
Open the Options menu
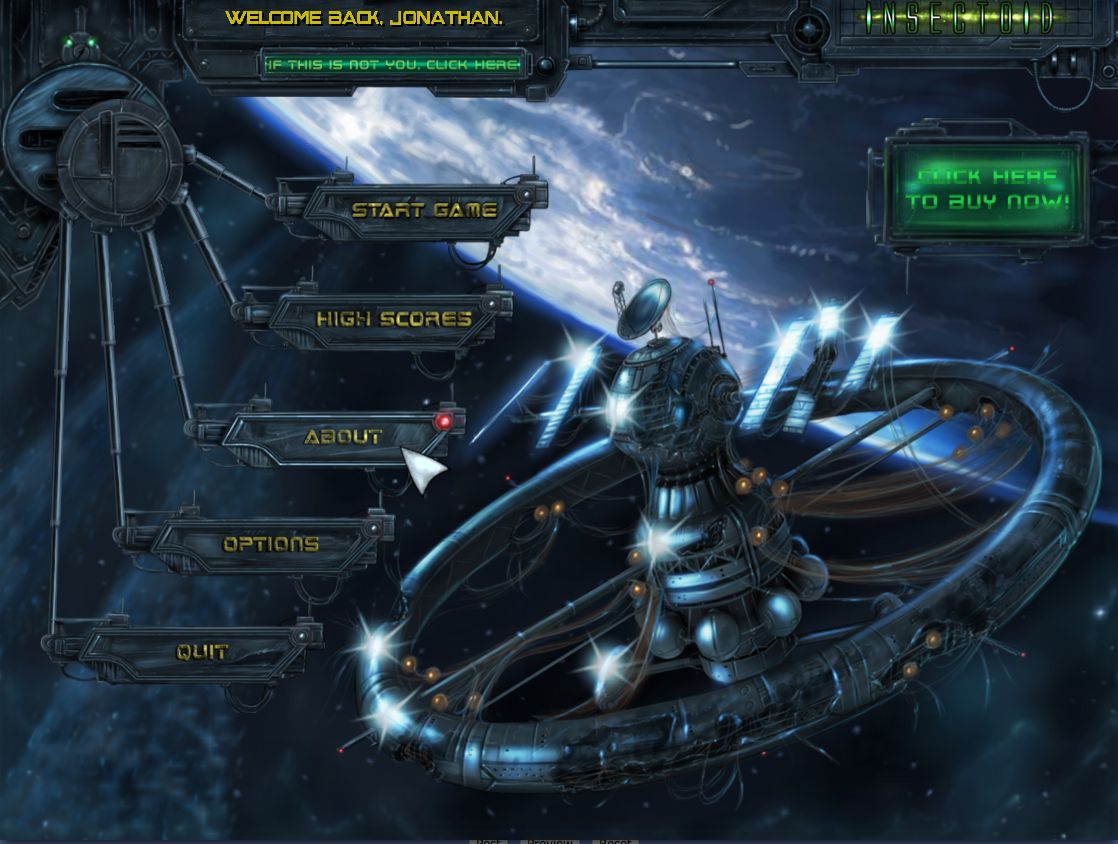(x=270, y=544)
